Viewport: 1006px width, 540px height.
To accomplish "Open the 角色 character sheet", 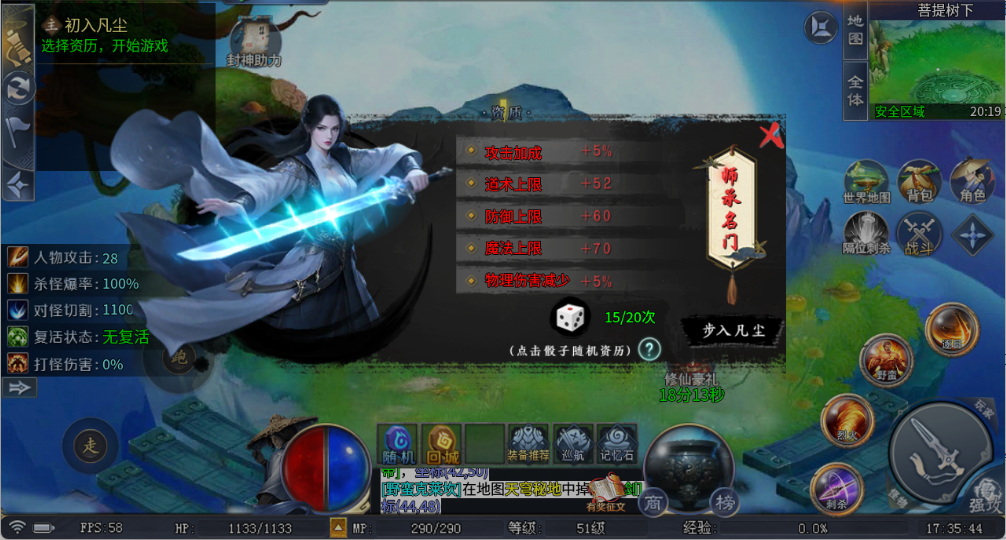I will click(x=972, y=183).
